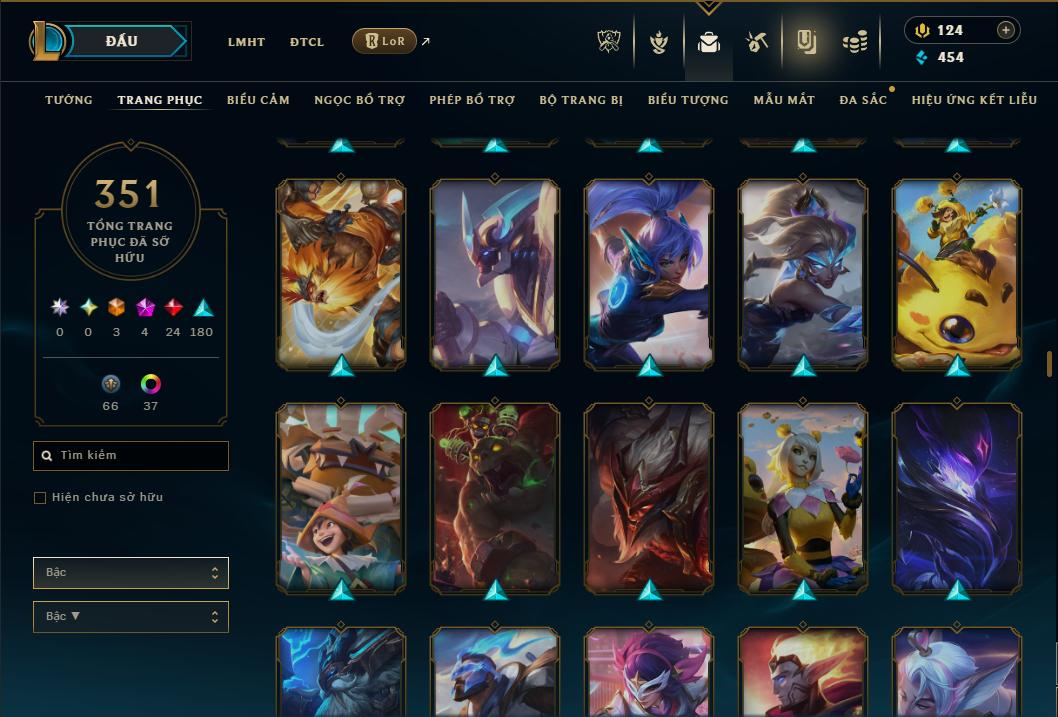Open the Bậc ▼ sort dropdown
The height and width of the screenshot is (717, 1058).
(x=131, y=617)
